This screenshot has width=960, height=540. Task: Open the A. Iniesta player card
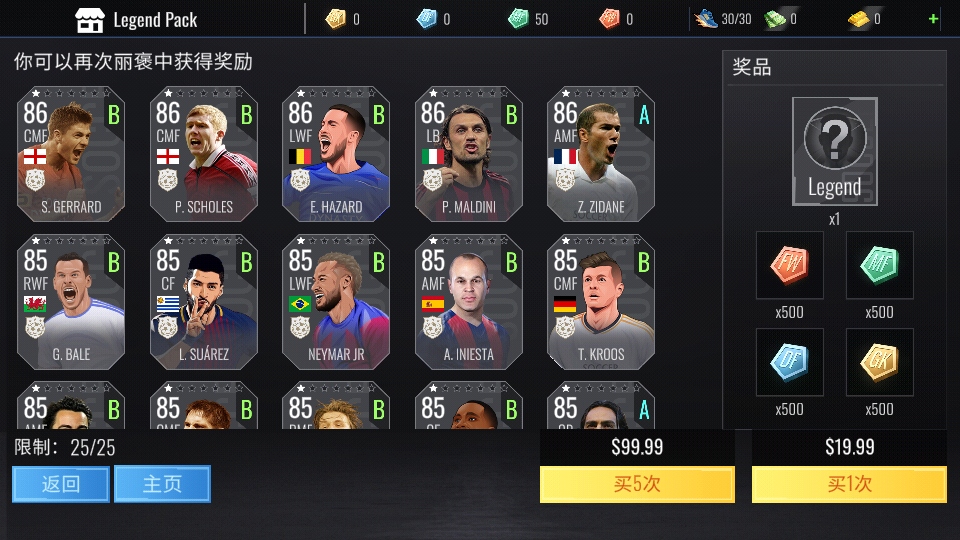click(469, 302)
